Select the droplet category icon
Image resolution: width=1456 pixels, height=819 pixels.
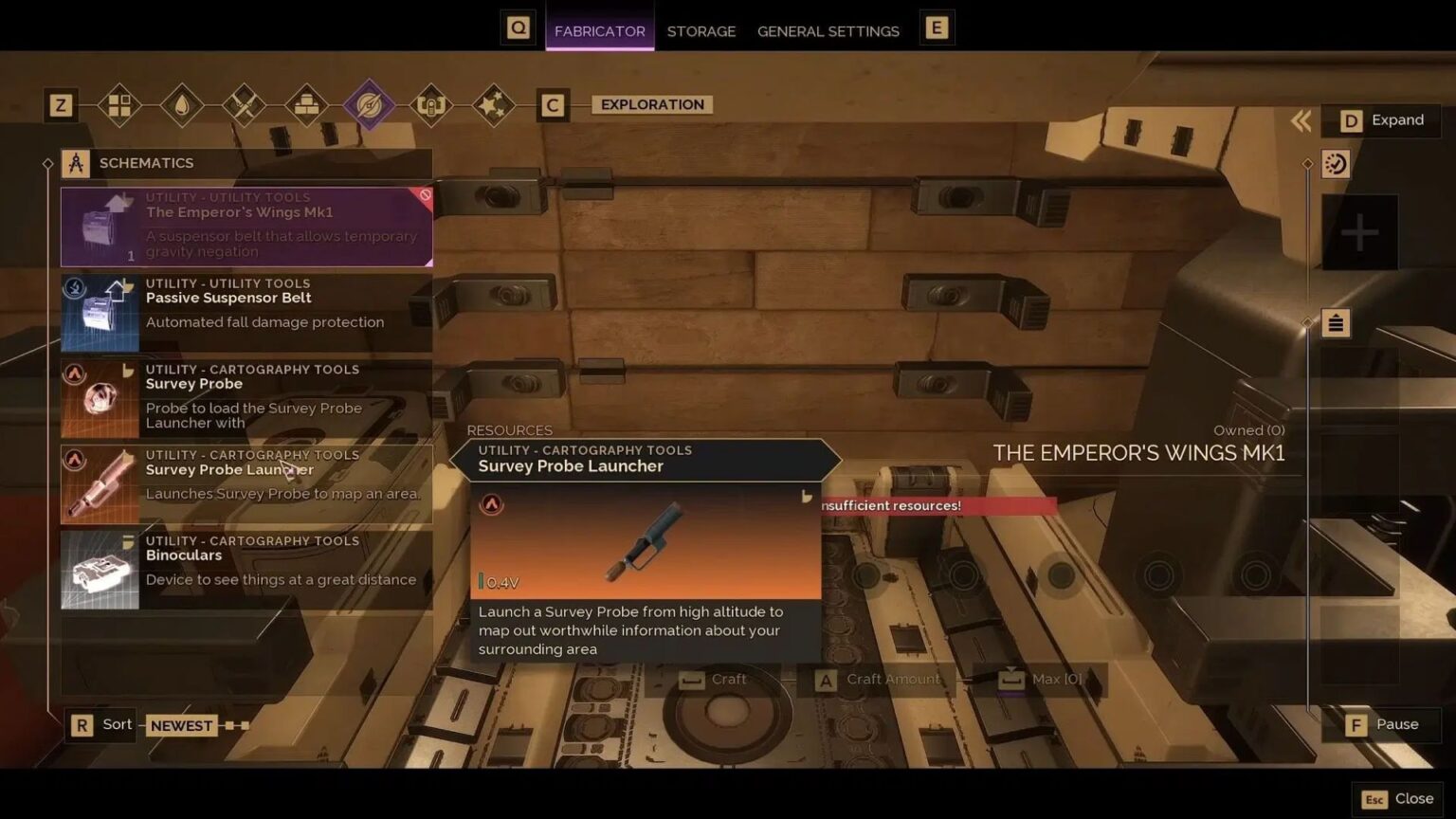tap(181, 105)
